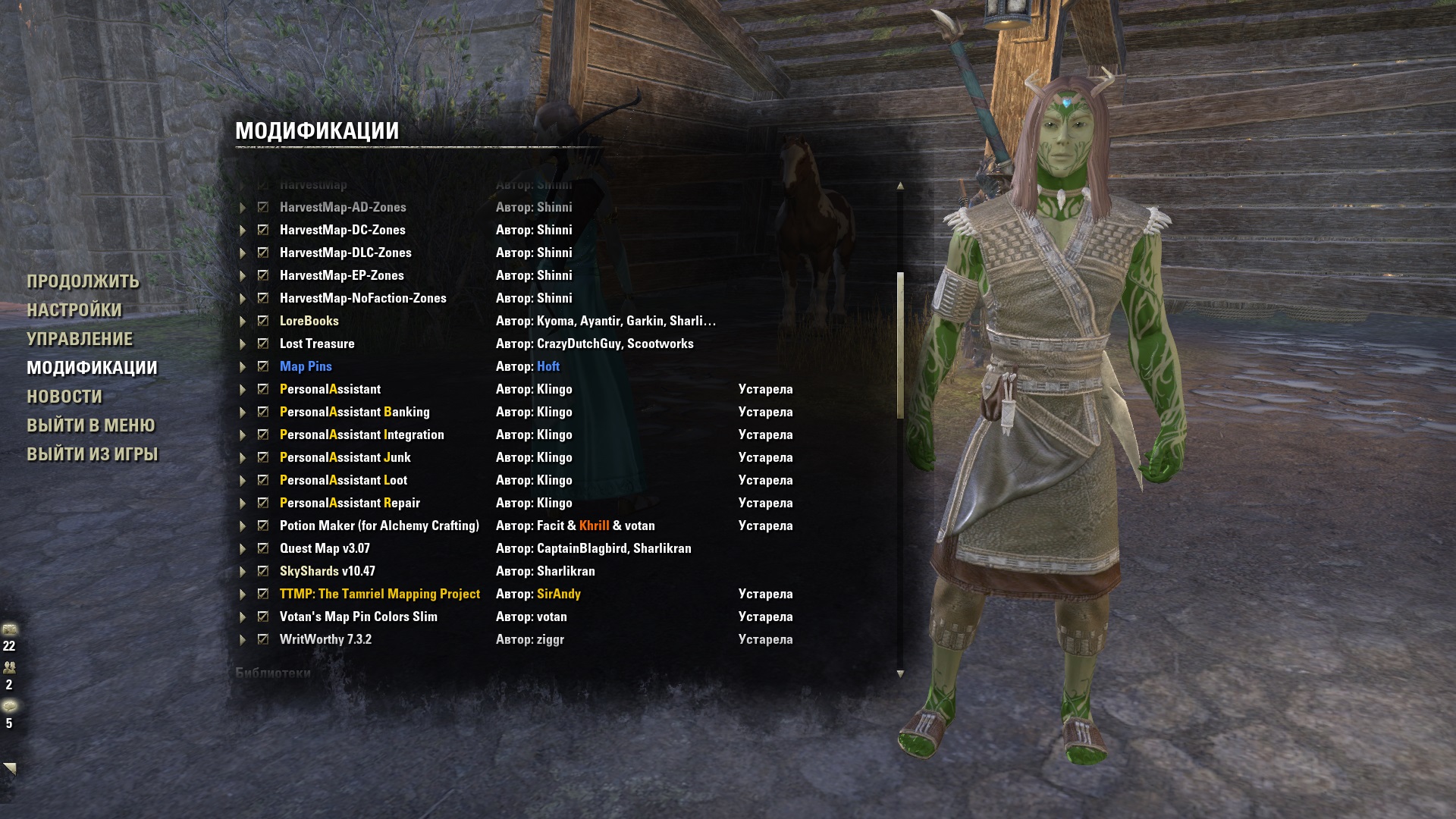The height and width of the screenshot is (819, 1456).
Task: Toggle the LoreBooks addon checkbox
Action: pos(263,321)
